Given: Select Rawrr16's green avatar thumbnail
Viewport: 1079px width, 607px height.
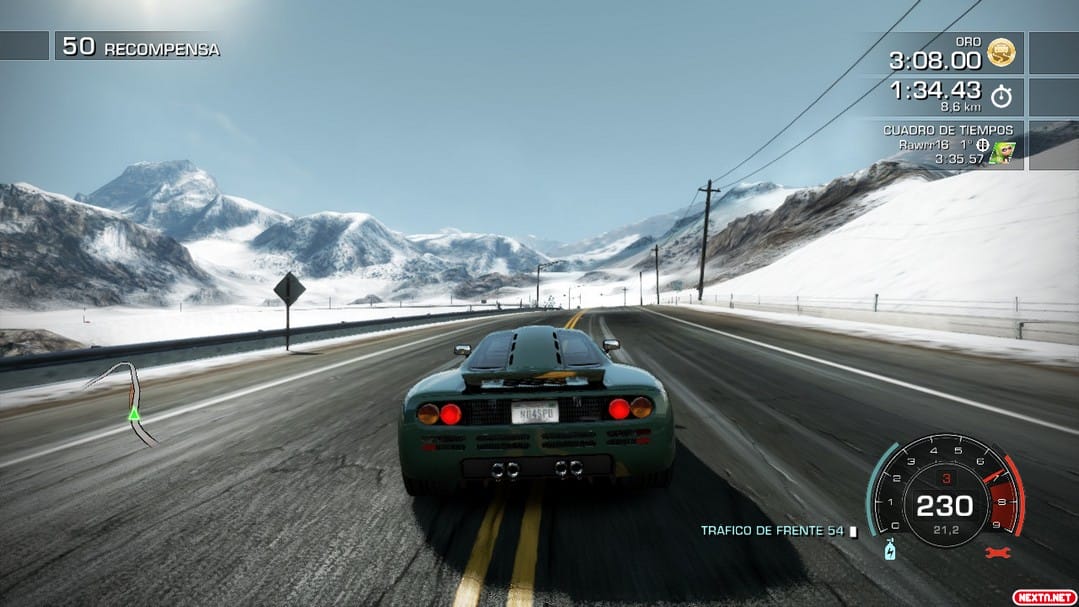Looking at the screenshot, I should (x=1003, y=152).
